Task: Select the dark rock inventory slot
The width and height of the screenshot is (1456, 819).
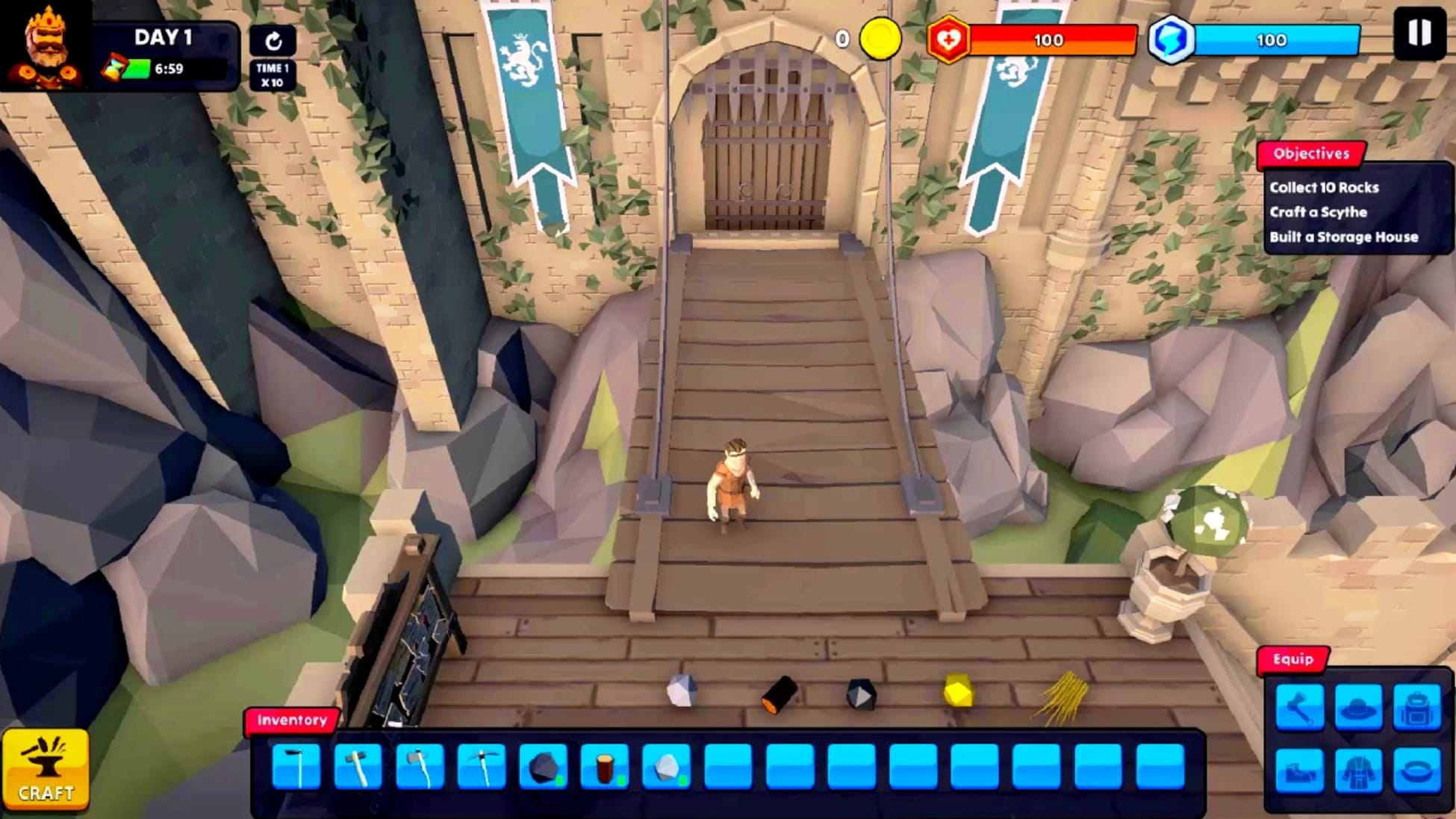Action: pos(544,767)
